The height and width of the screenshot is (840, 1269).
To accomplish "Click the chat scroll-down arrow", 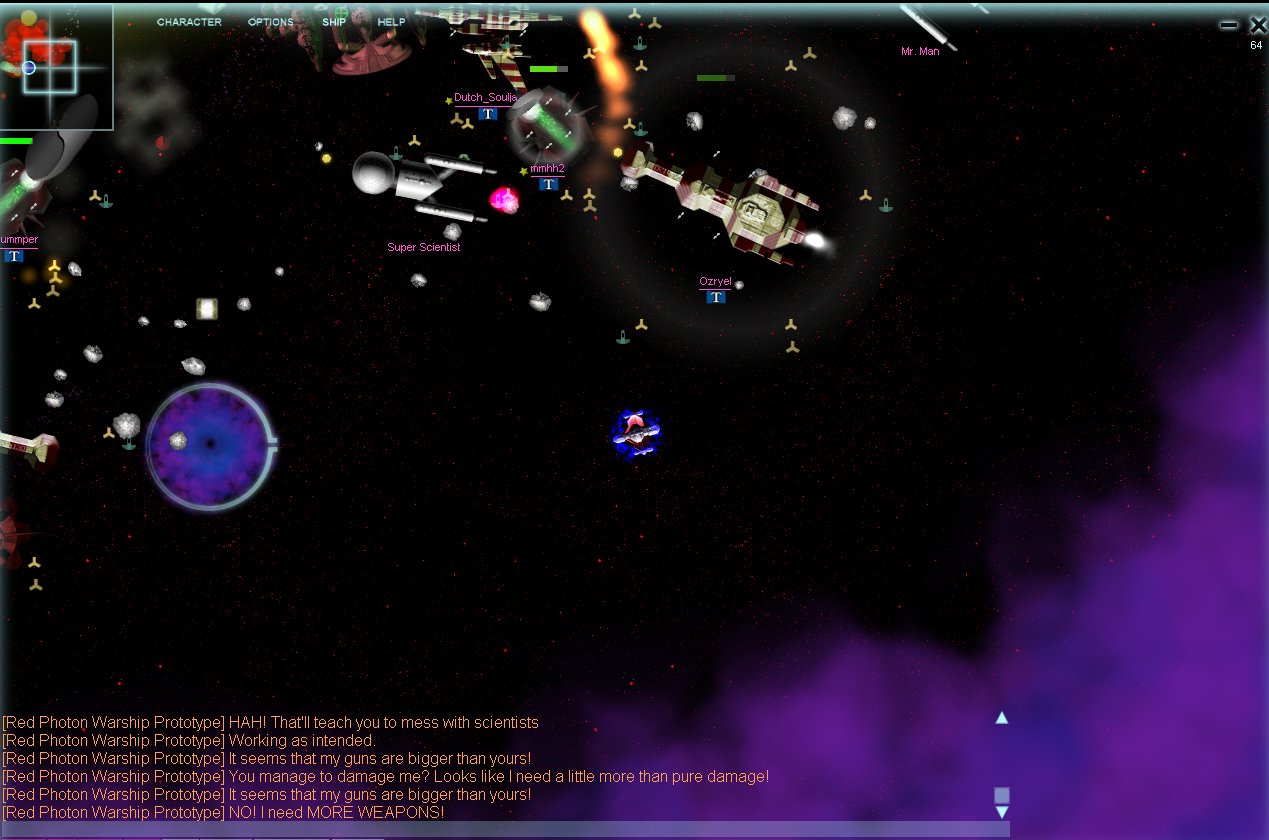I will tap(1001, 812).
